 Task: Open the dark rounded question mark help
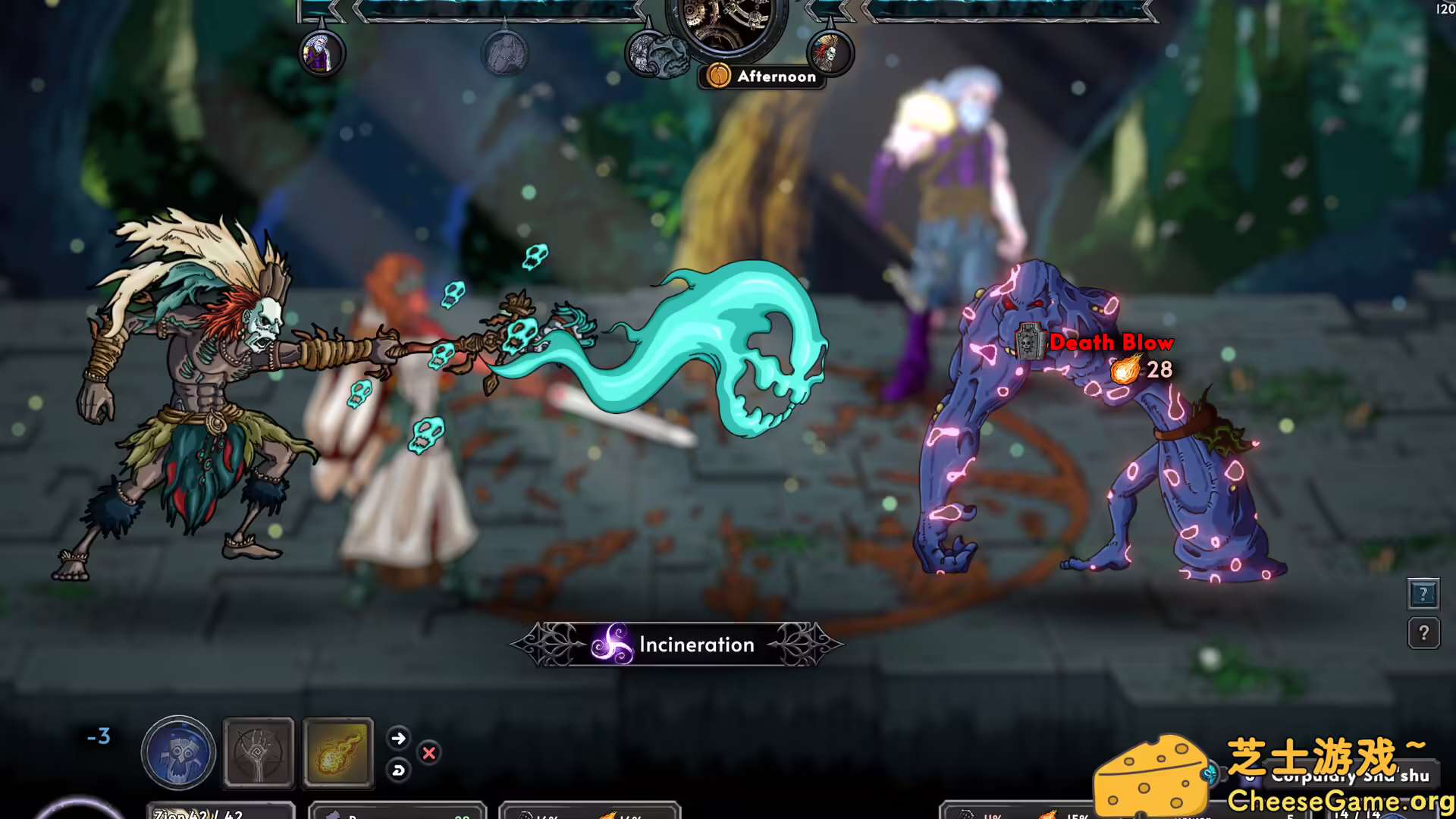click(x=1423, y=632)
